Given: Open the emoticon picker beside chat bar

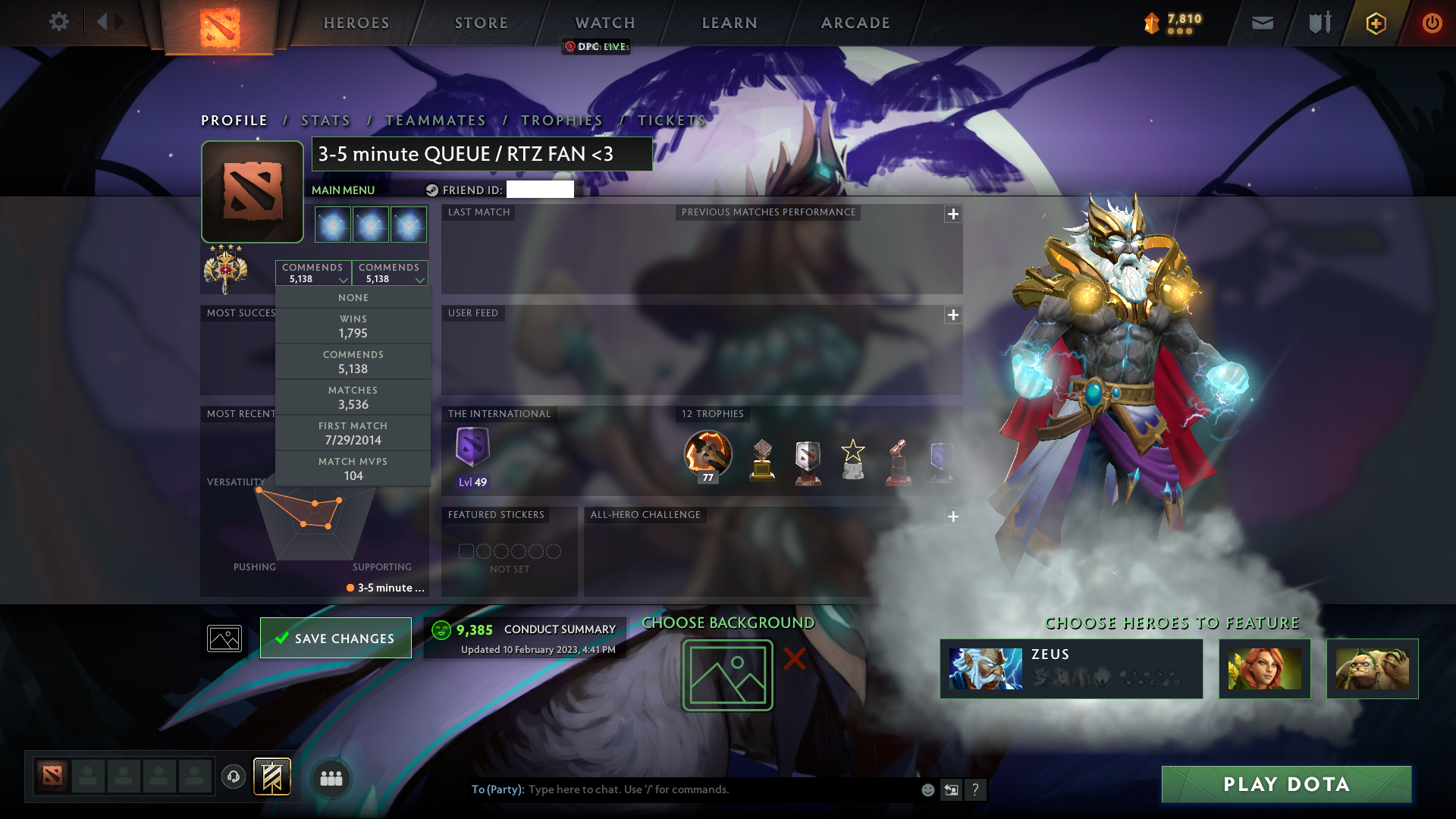Looking at the screenshot, I should coord(927,789).
